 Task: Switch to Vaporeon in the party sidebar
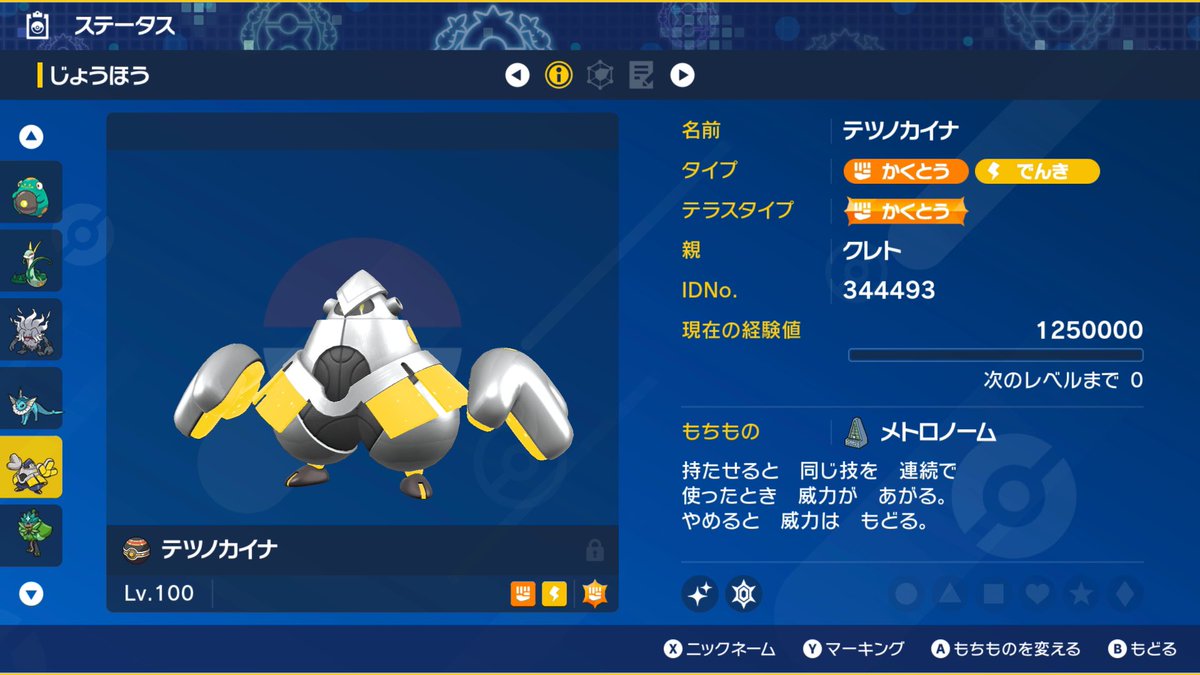[31, 399]
